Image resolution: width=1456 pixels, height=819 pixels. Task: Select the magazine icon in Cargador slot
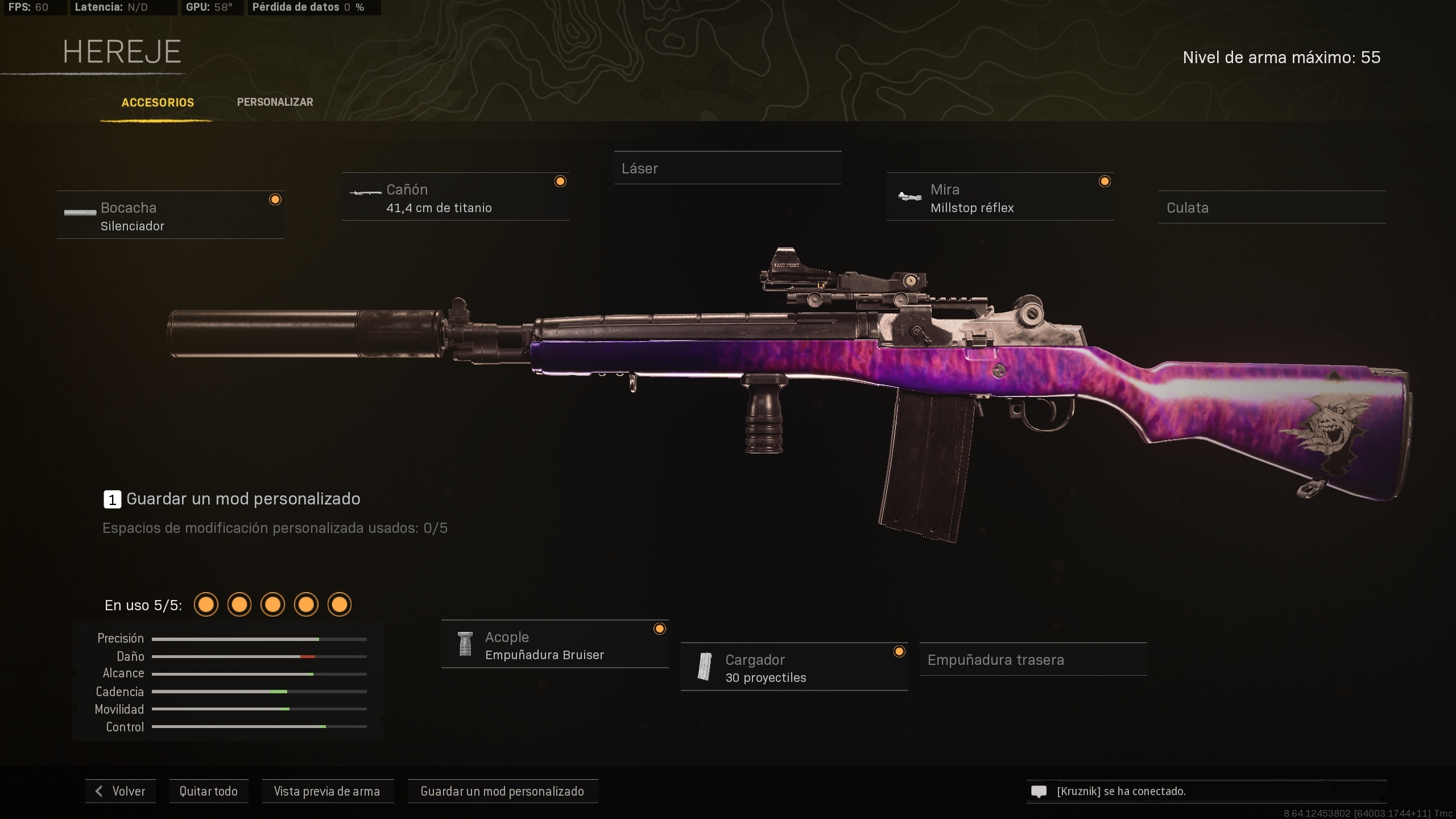(x=705, y=667)
